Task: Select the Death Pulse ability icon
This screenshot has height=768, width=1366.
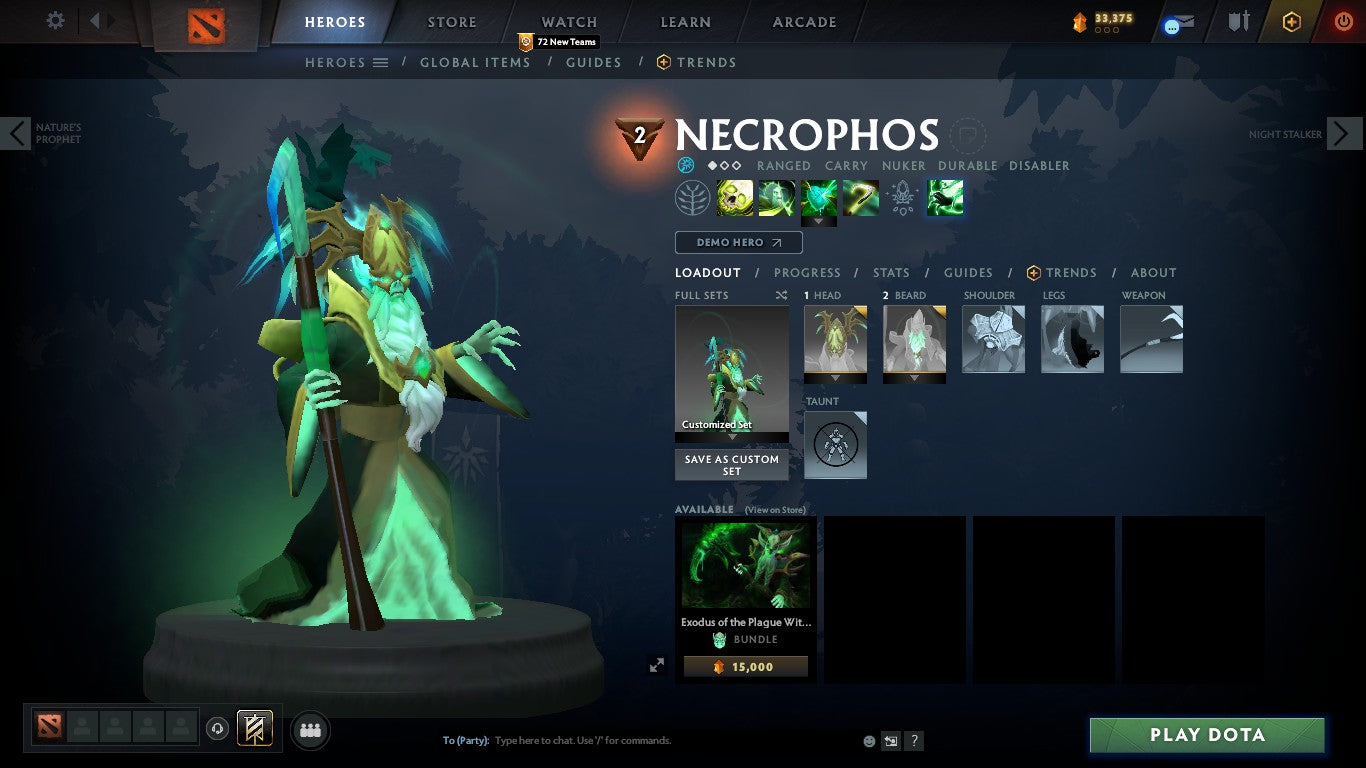Action: (733, 197)
